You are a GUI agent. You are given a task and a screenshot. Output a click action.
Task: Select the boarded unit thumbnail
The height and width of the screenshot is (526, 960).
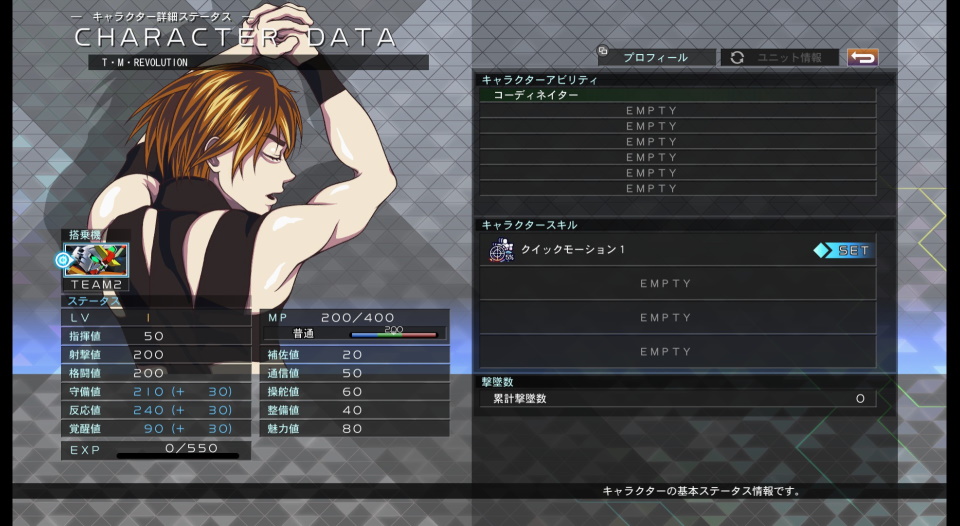pos(97,260)
